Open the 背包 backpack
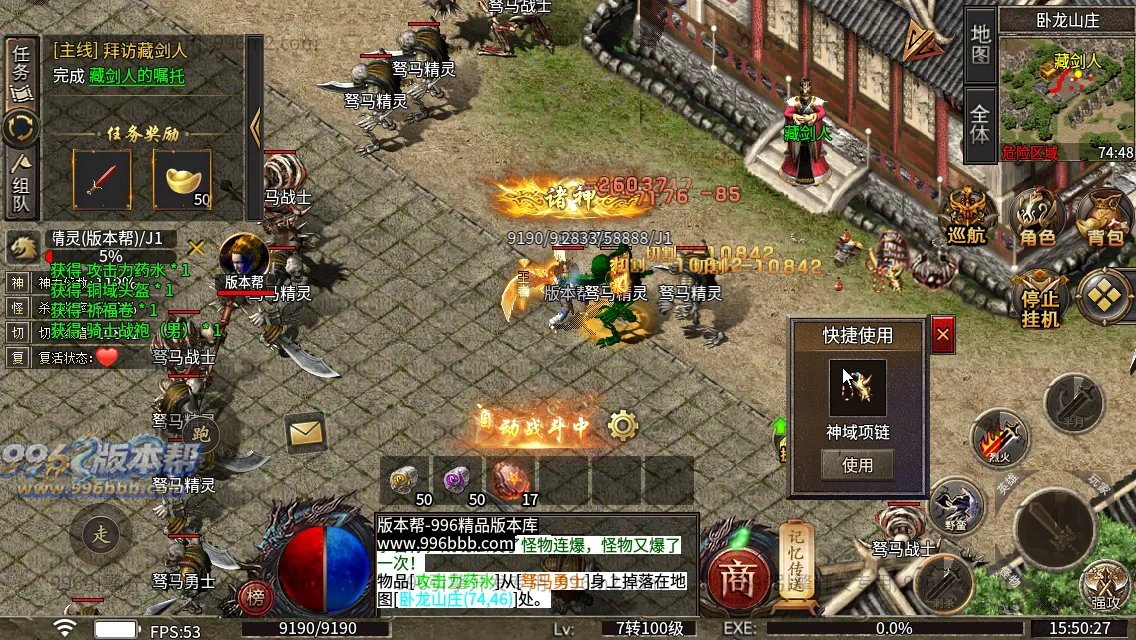This screenshot has width=1136, height=640. (1105, 215)
